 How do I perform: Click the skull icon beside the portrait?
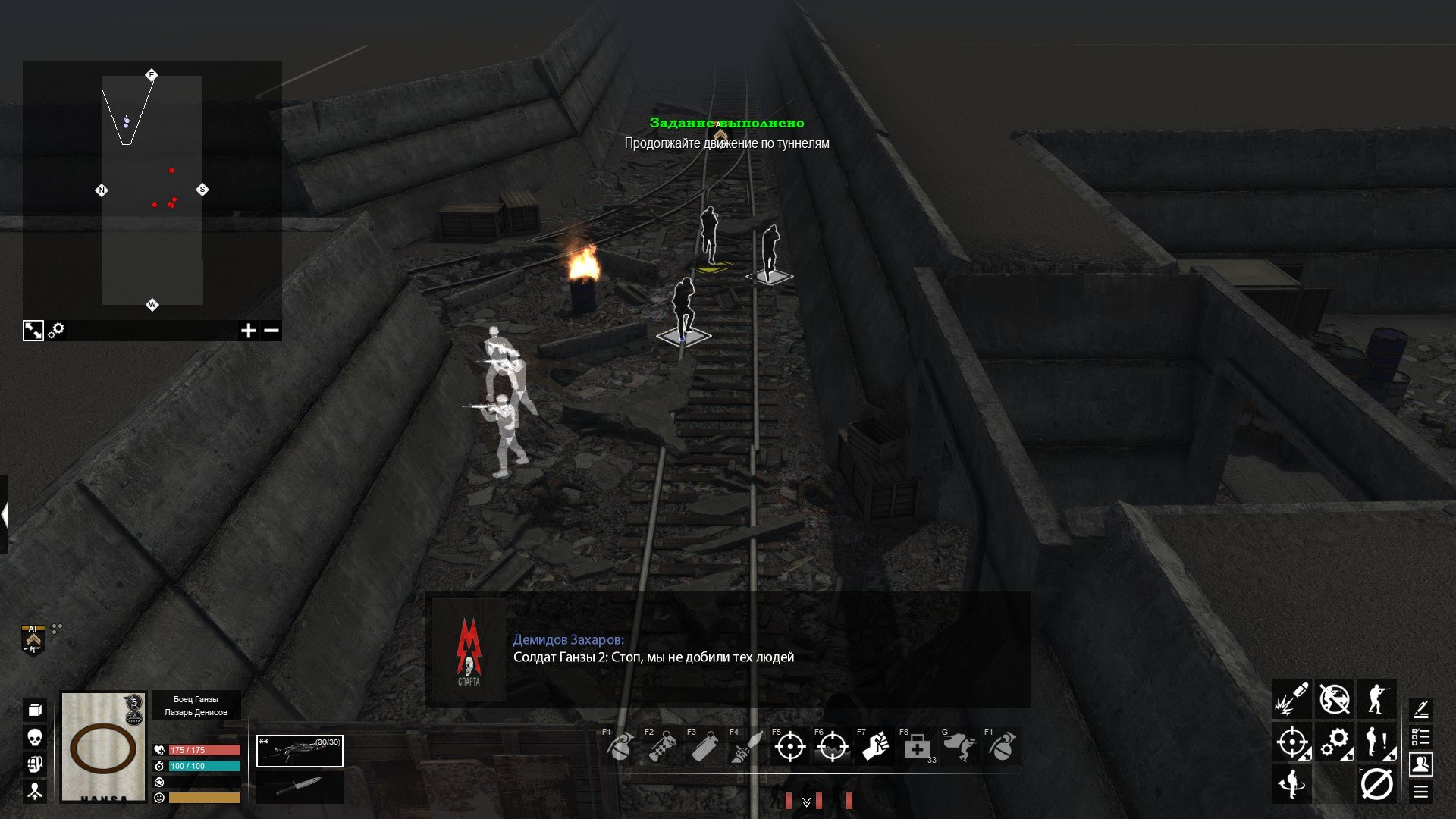[35, 737]
